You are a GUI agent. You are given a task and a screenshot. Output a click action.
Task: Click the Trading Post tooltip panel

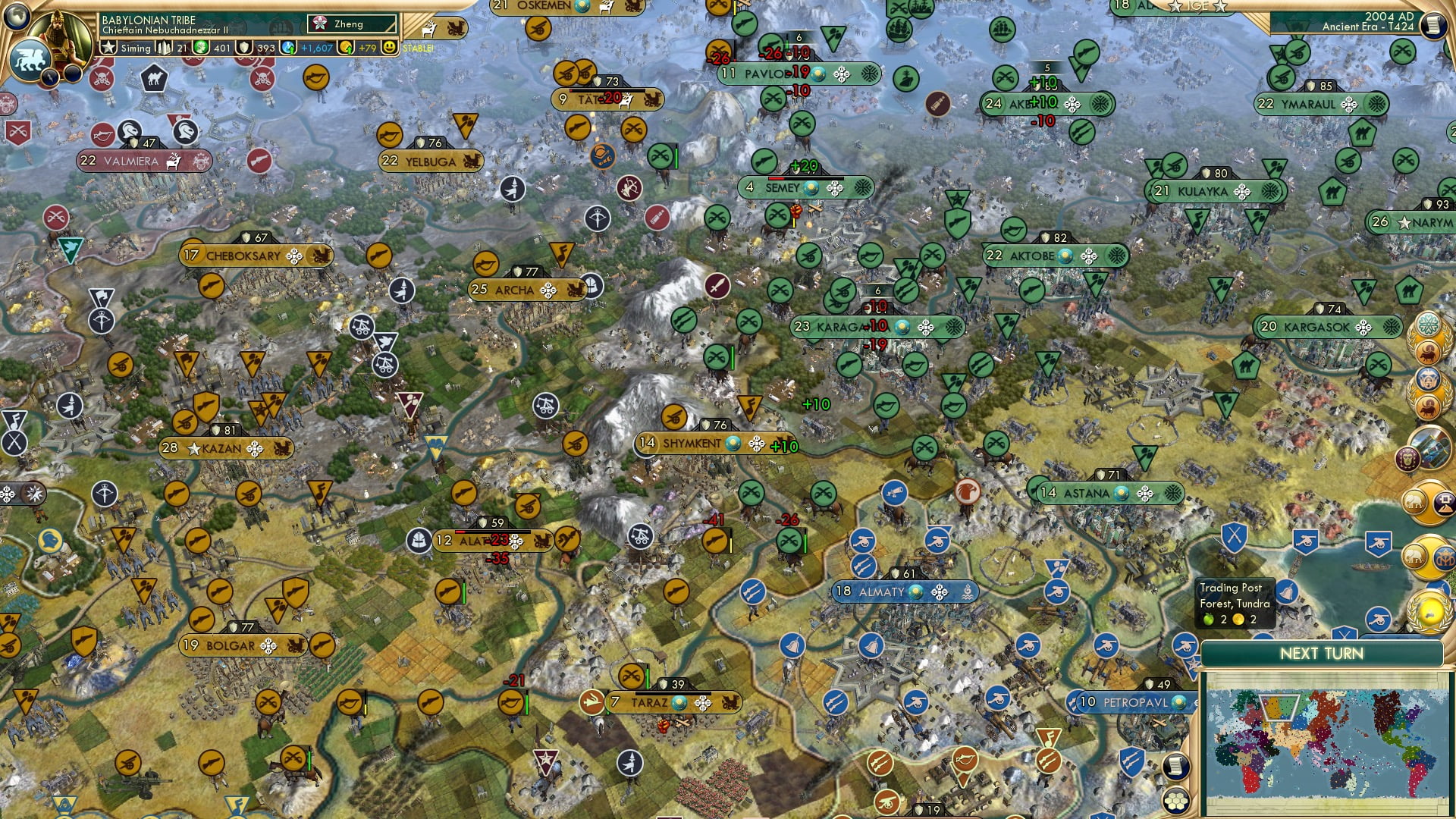tap(1234, 603)
